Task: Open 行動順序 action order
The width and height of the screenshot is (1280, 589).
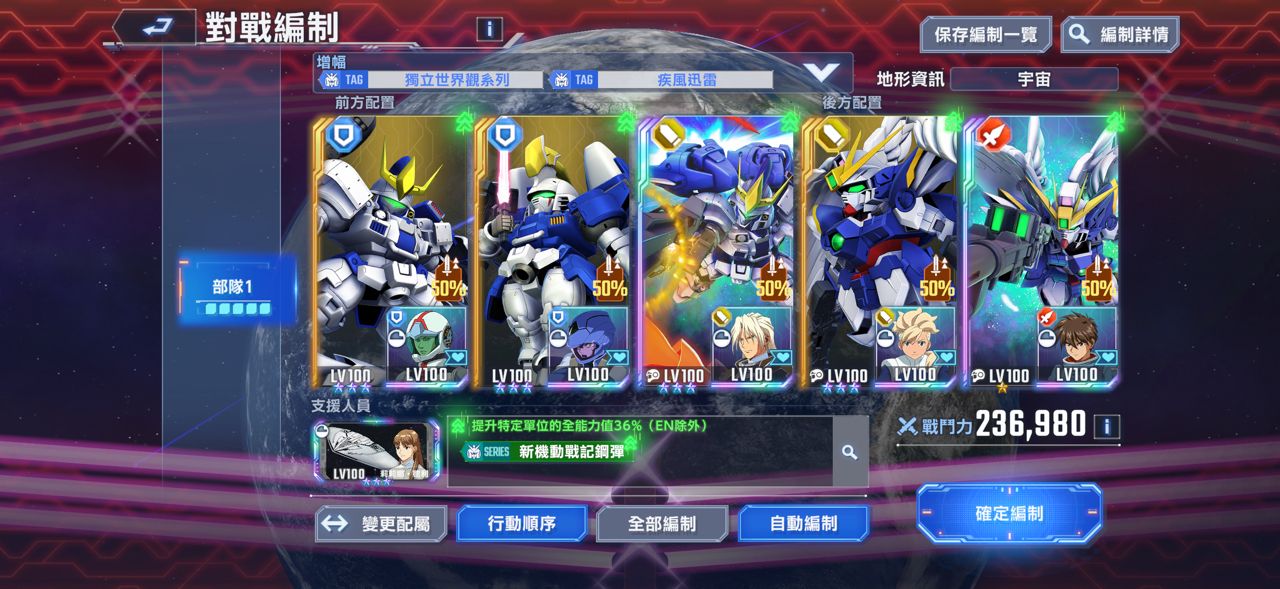Action: click(522, 523)
